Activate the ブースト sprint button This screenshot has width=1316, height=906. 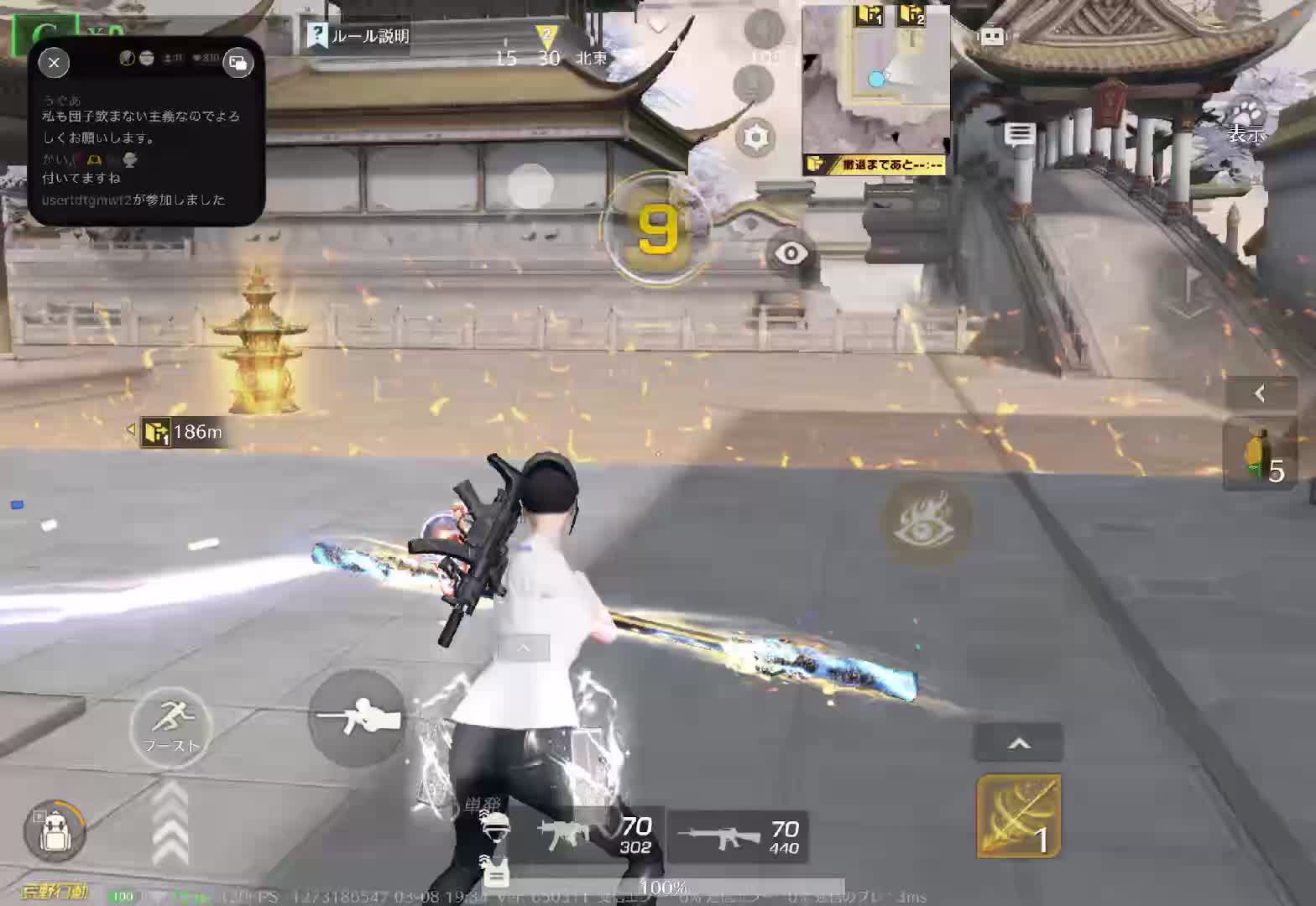[x=172, y=726]
